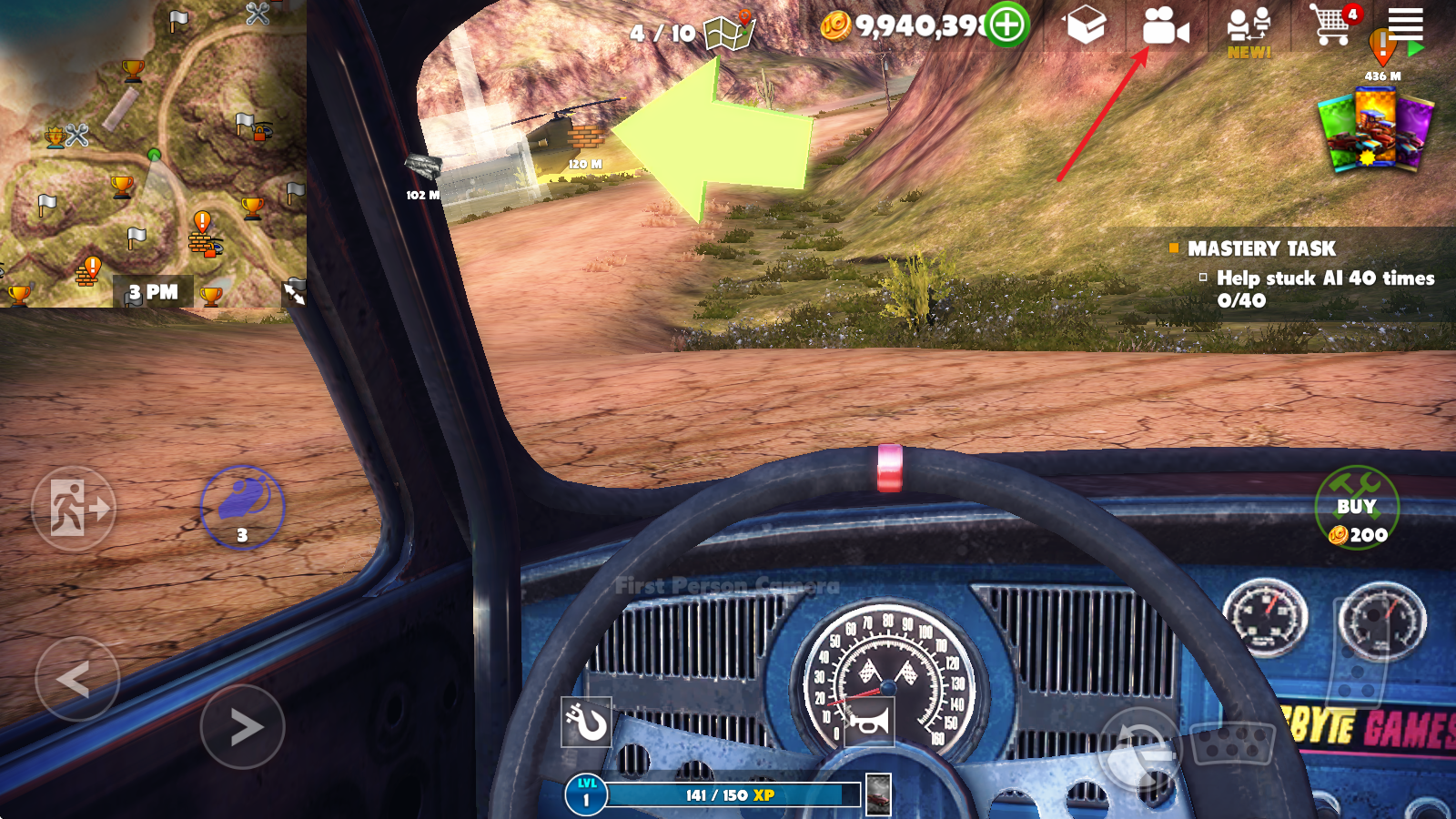Open the map icon beside 4 / 10
Viewport: 1456px width, 819px height.
pos(730,33)
